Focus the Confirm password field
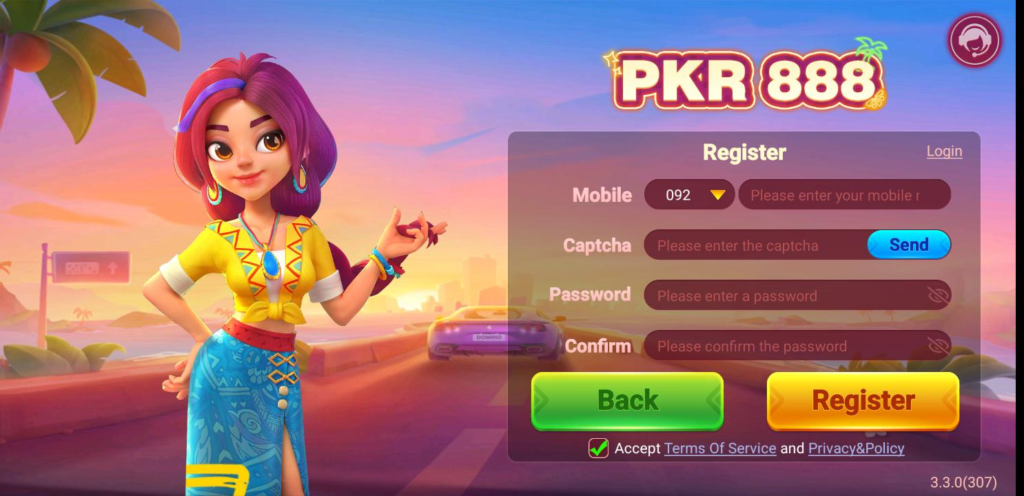The width and height of the screenshot is (1024, 496). 780,346
